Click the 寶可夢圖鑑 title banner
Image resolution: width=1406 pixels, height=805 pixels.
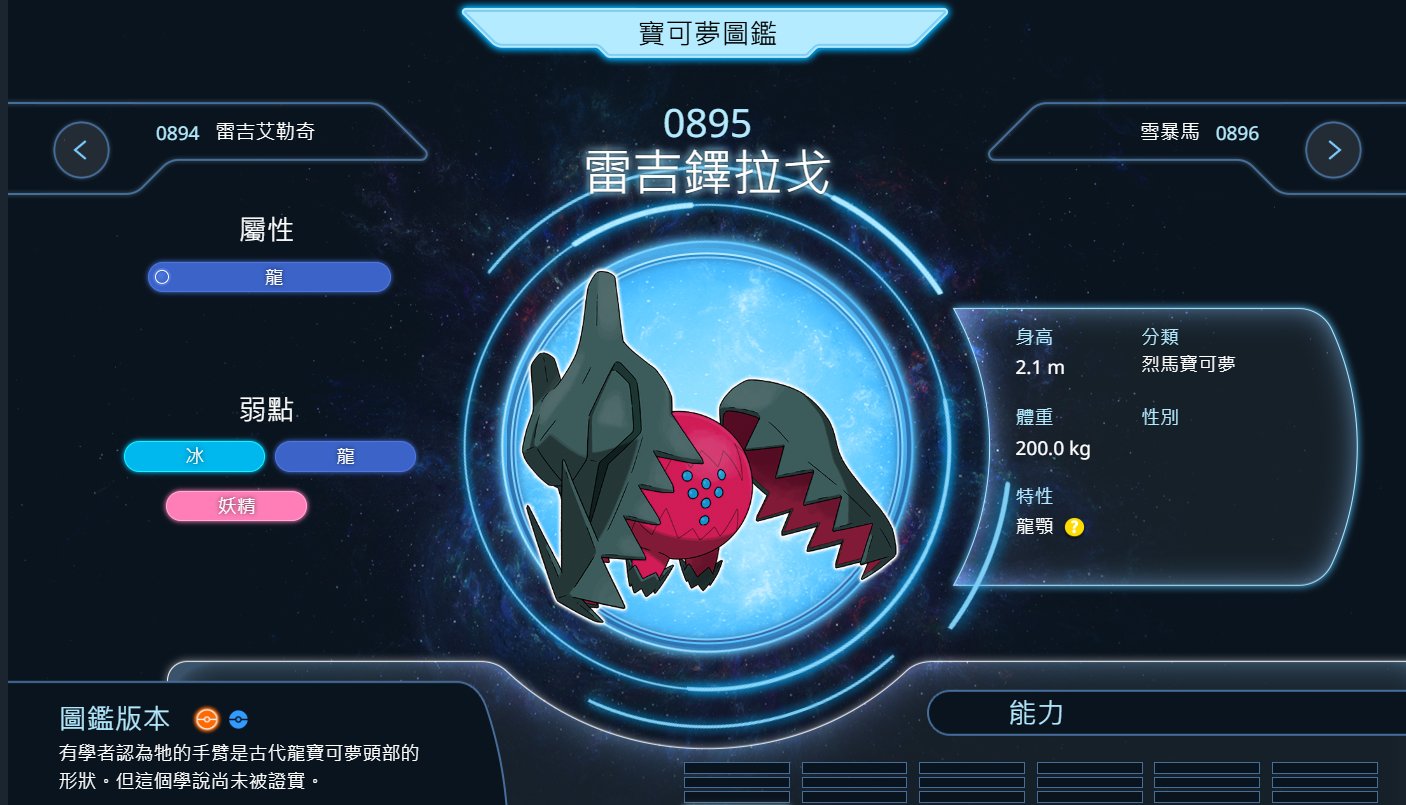click(x=706, y=34)
